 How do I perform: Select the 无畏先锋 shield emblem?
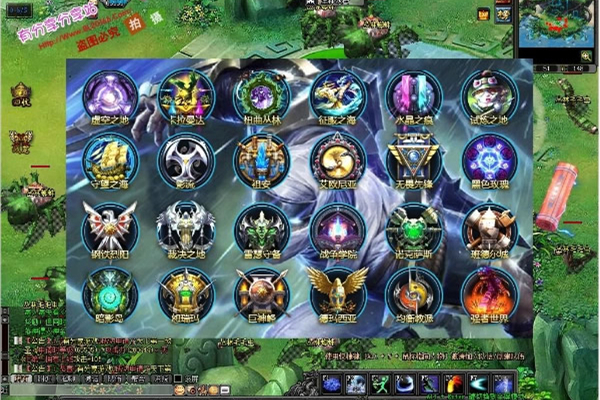414,160
